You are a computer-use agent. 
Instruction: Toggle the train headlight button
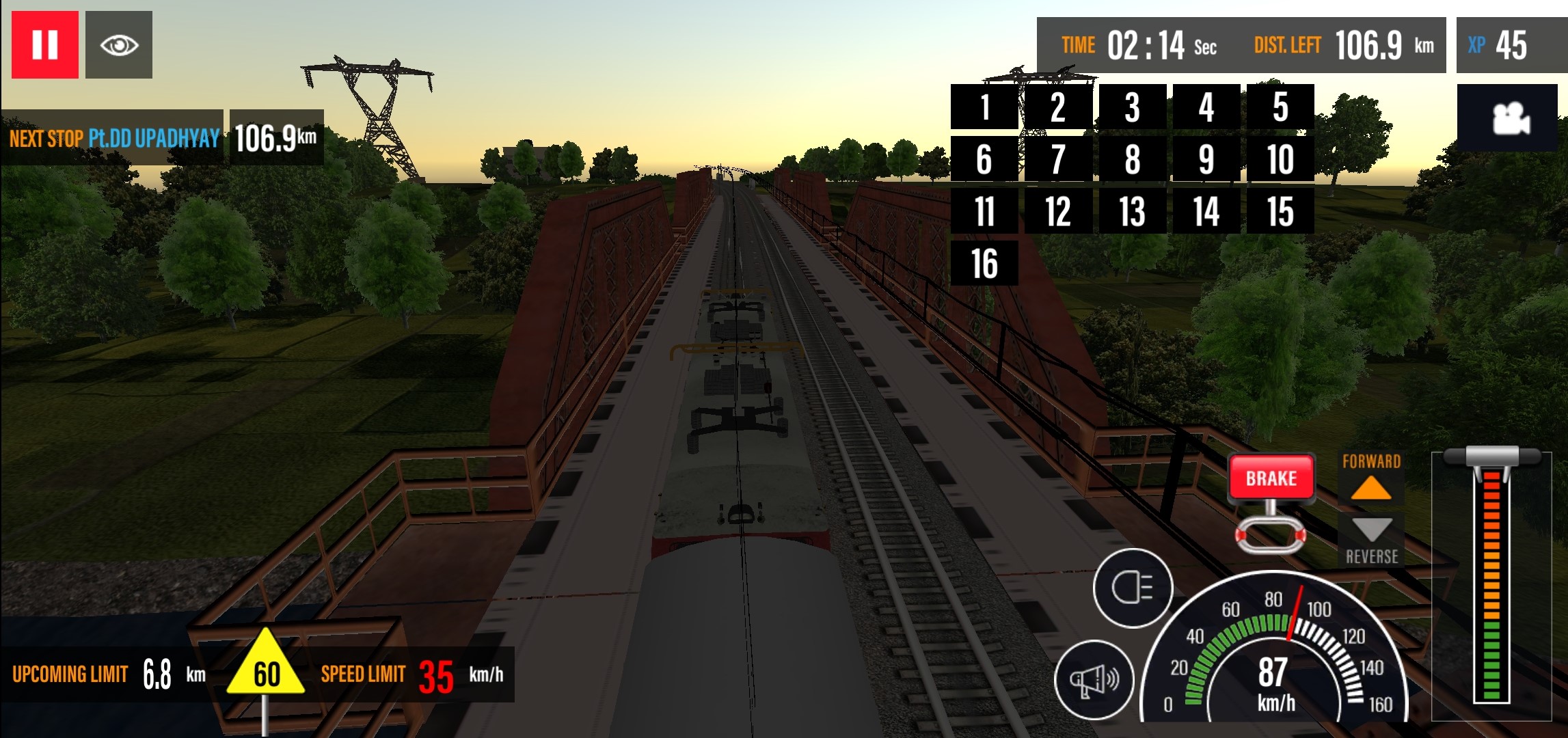tap(1133, 588)
